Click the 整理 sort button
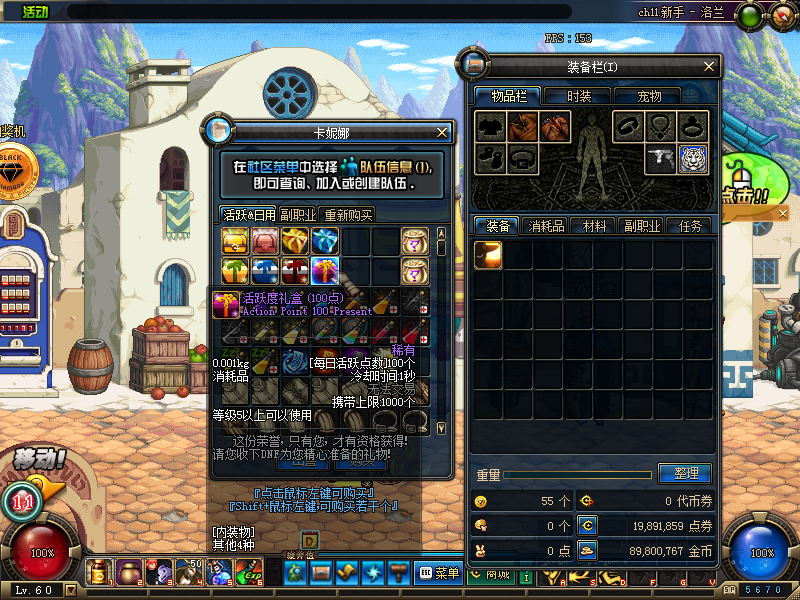Viewport: 800px width, 600px height. (x=685, y=473)
